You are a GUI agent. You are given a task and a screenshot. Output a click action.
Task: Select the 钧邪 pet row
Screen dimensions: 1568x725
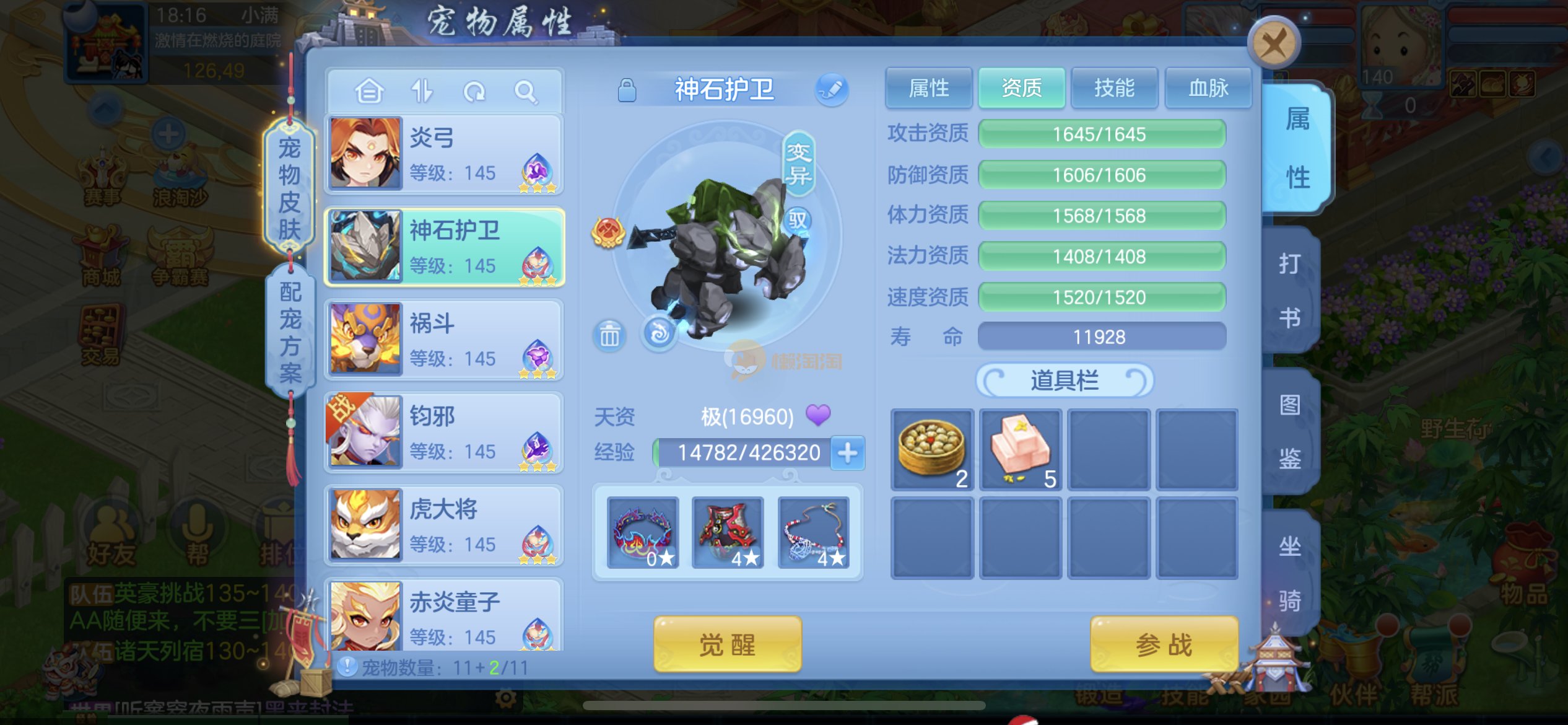click(x=444, y=433)
